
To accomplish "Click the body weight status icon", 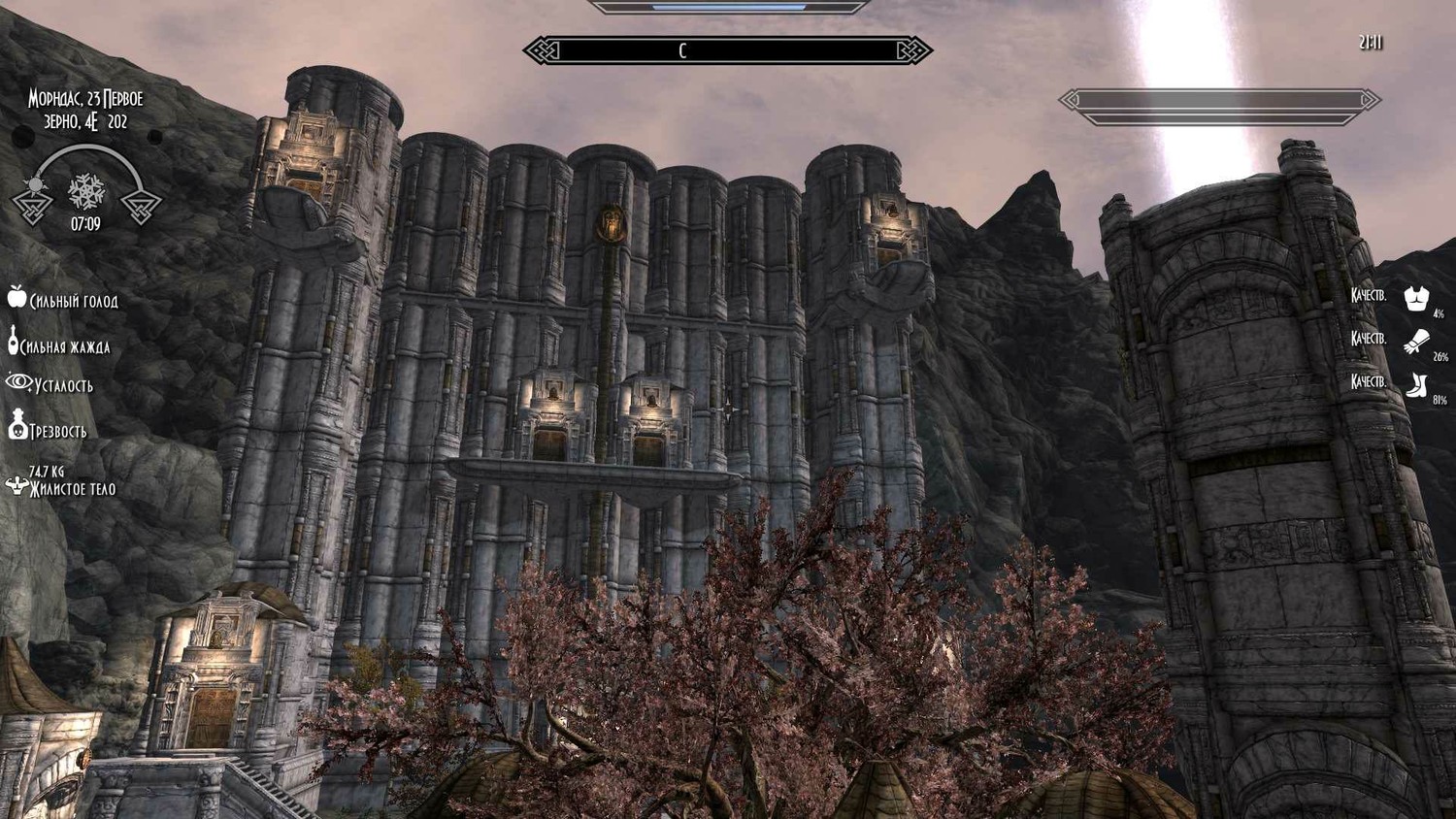I will 16,484.
